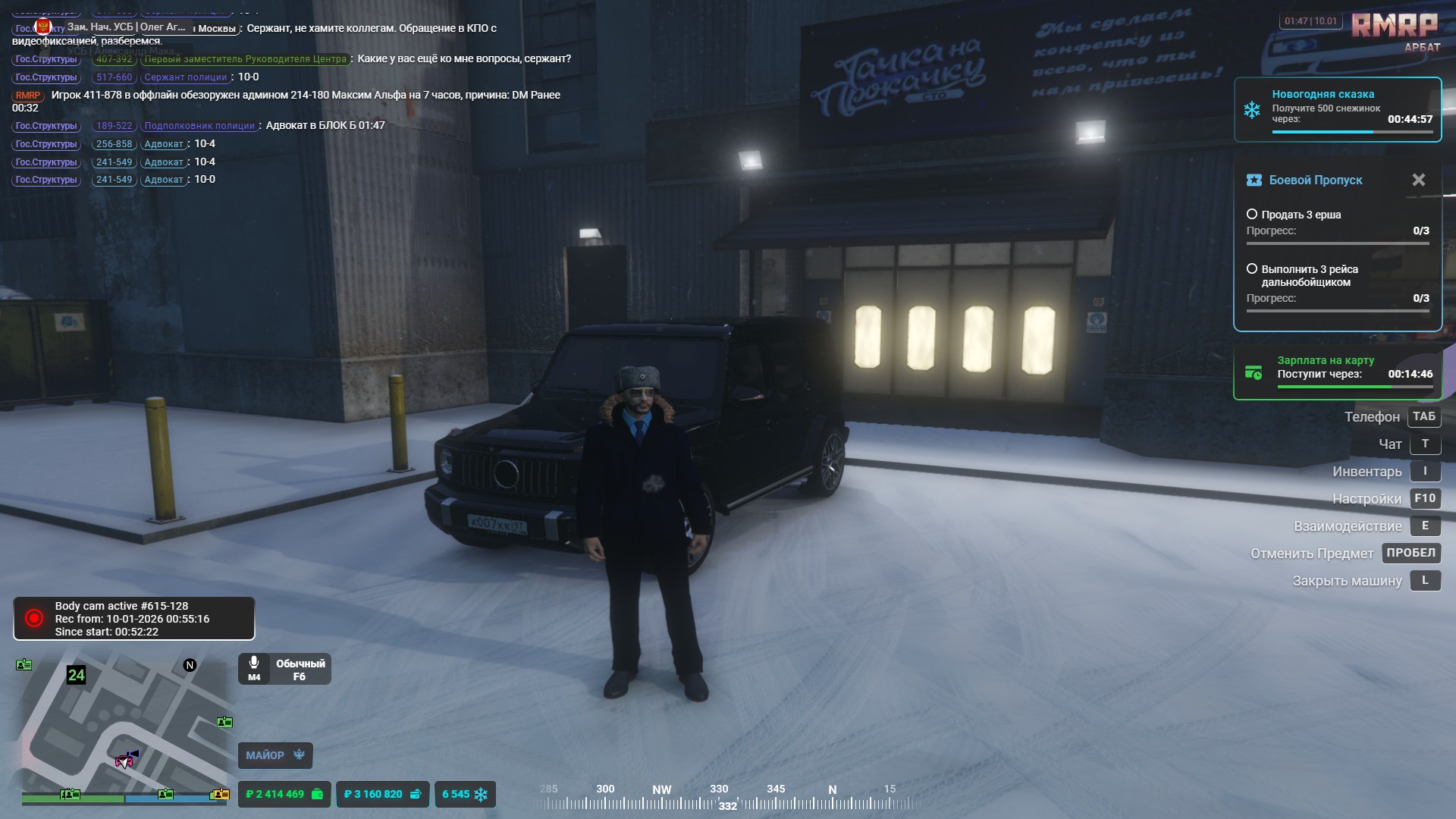This screenshot has width=1456, height=819.
Task: Click the Боевой Пропуск title
Action: (x=1316, y=180)
